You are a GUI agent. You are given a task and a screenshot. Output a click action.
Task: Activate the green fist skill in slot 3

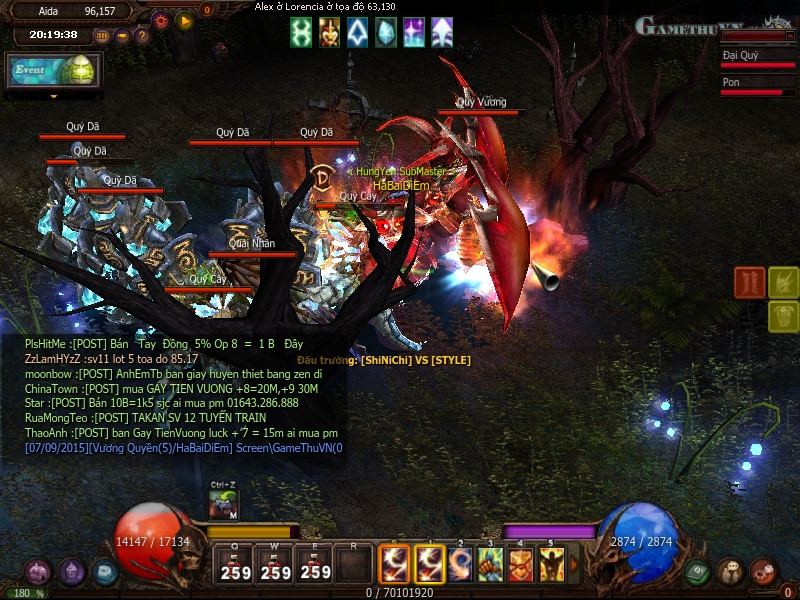tap(490, 565)
